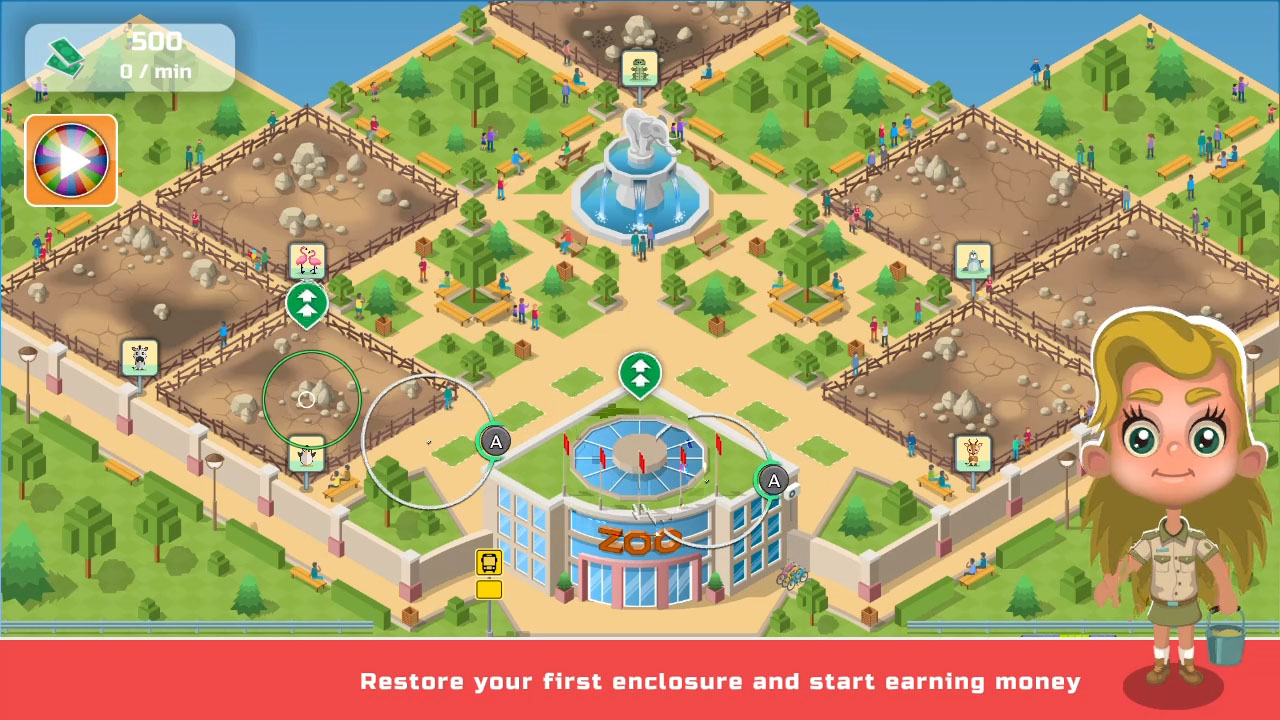Viewport: 1280px width, 720px height.
Task: Click the green circled restore spot in the enclosure
Action: point(306,397)
